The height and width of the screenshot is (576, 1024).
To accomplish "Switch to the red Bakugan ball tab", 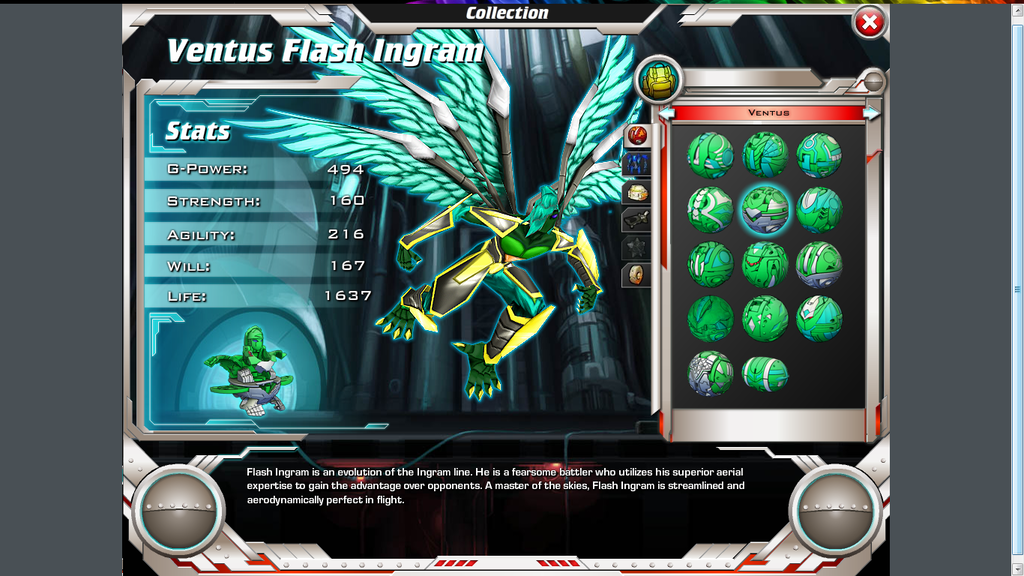I will pyautogui.click(x=637, y=135).
